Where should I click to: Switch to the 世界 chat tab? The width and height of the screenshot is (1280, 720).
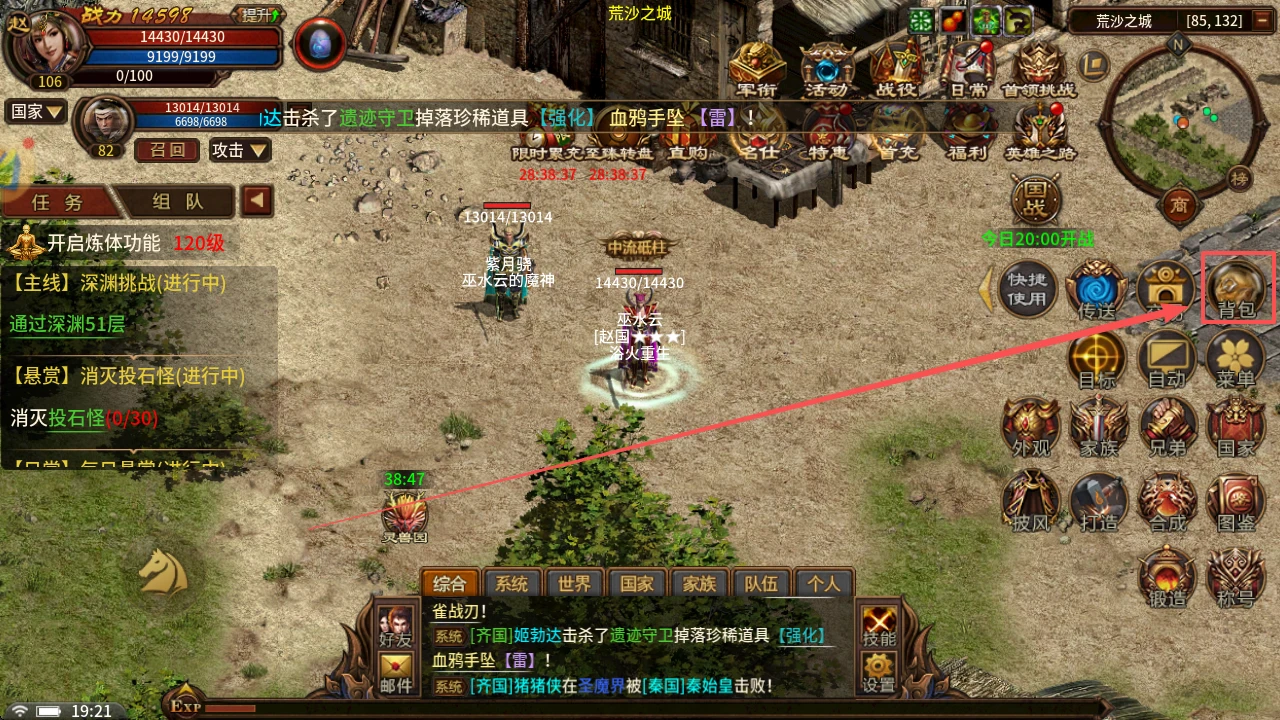(x=574, y=583)
